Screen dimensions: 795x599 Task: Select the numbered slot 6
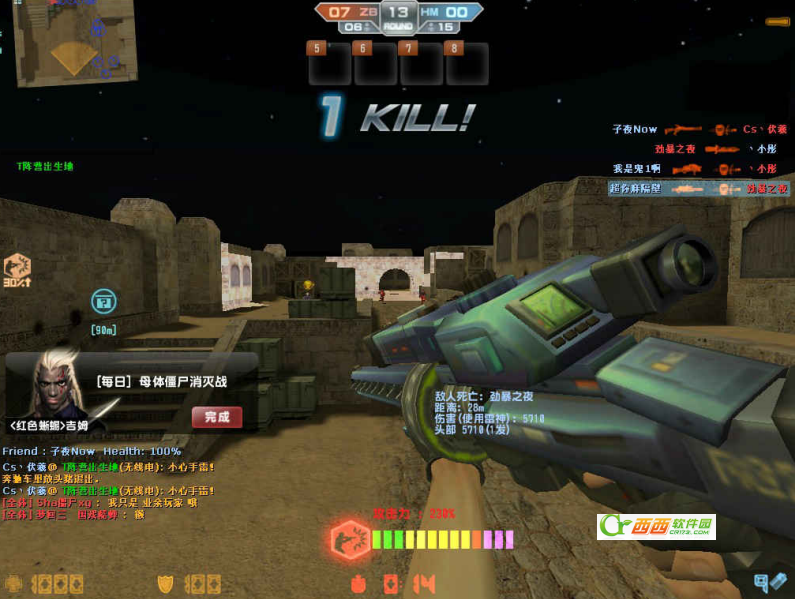coord(375,63)
